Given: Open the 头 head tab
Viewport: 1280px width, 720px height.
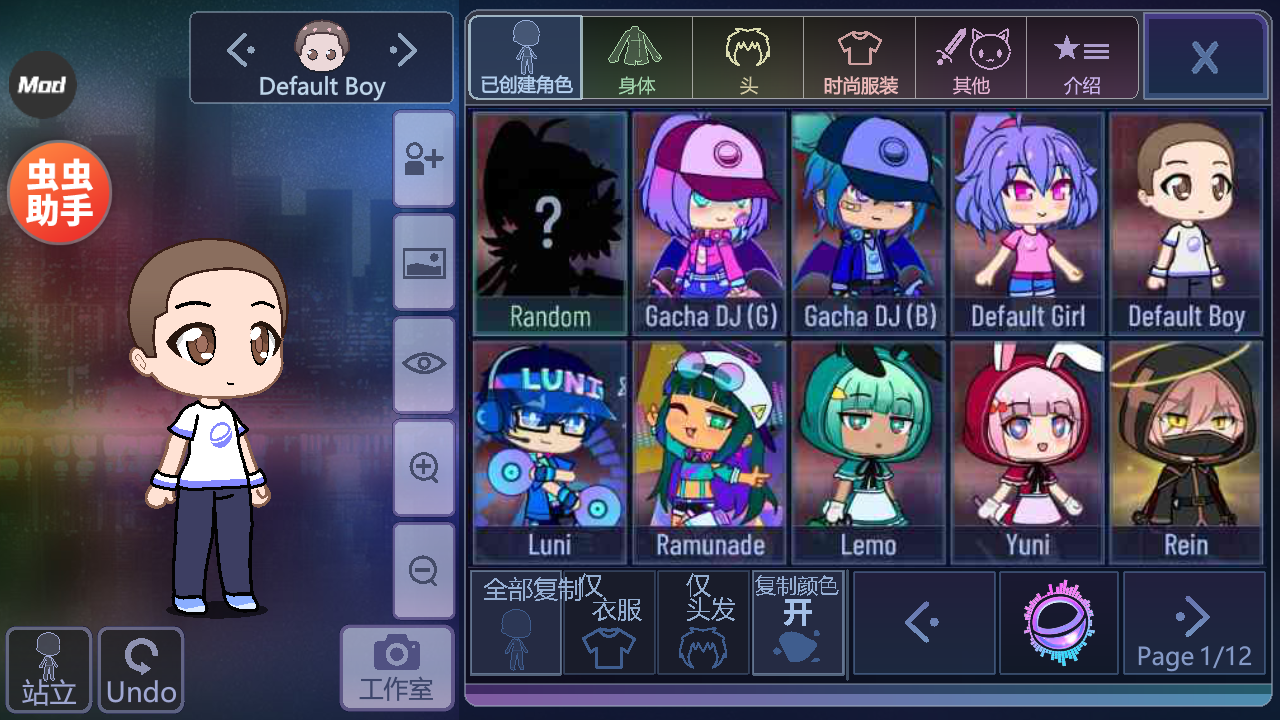Looking at the screenshot, I should click(x=748, y=58).
